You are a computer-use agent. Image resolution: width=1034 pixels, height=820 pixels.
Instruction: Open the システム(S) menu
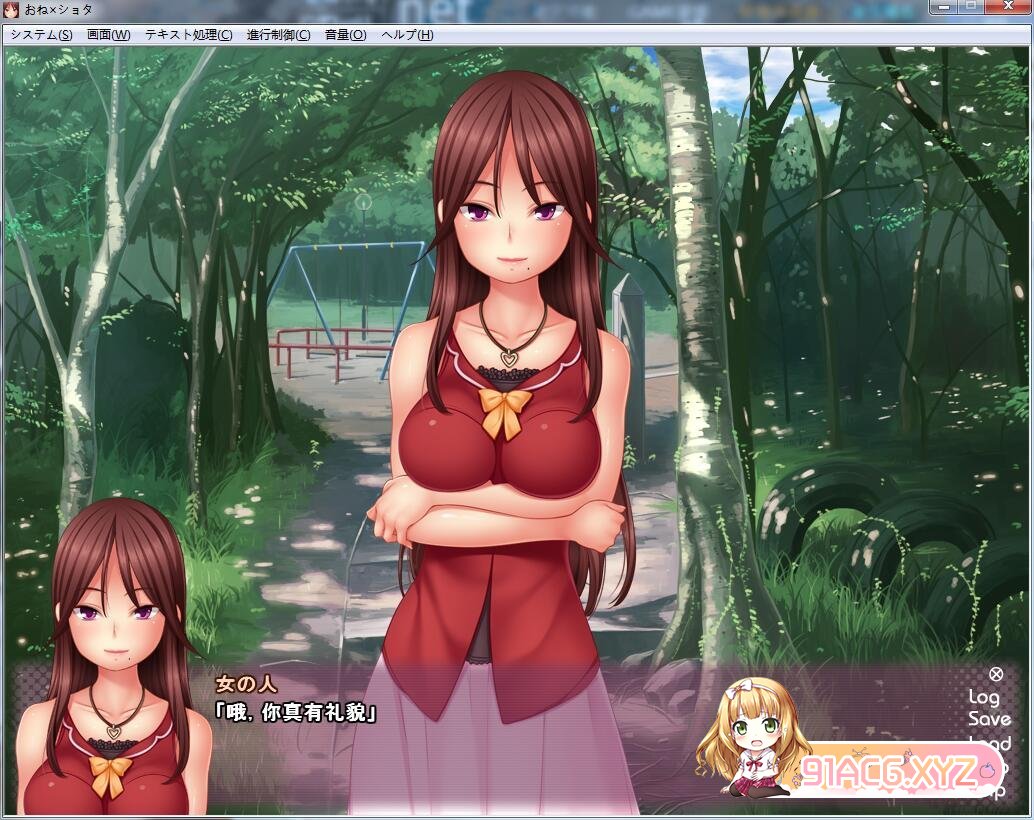click(x=41, y=34)
